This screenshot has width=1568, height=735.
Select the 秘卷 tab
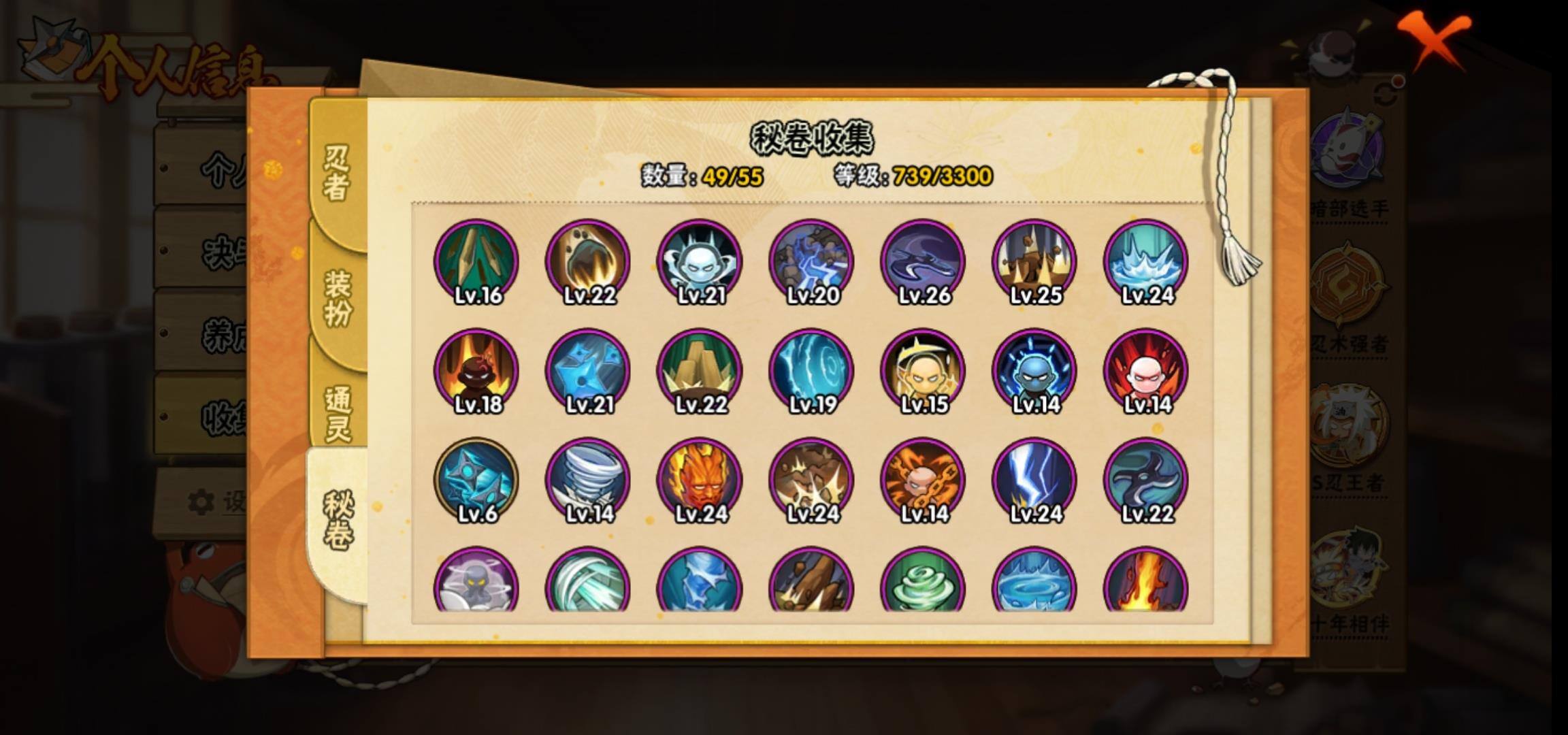[x=338, y=520]
